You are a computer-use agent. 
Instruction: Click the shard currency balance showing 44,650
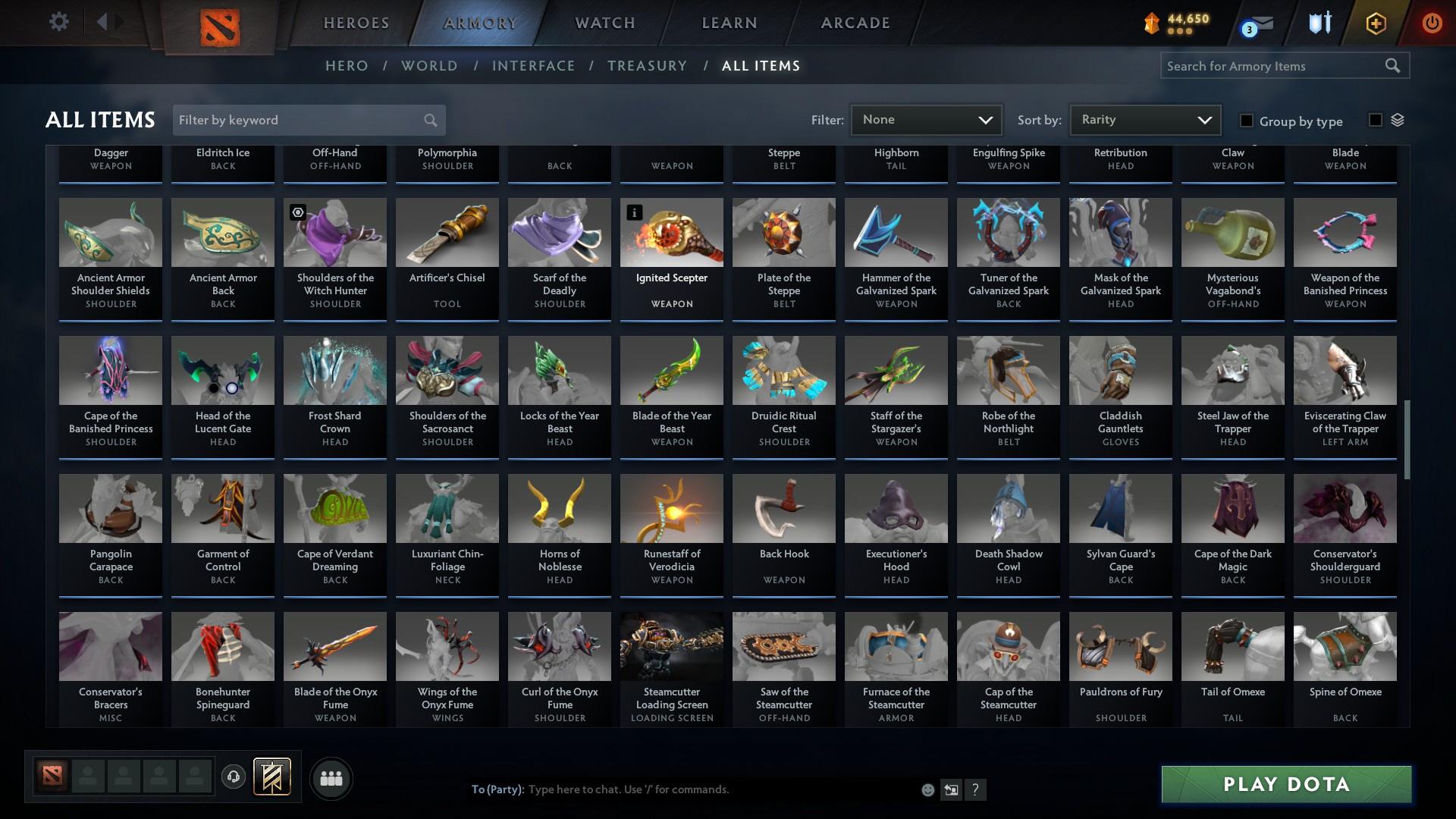click(x=1174, y=20)
